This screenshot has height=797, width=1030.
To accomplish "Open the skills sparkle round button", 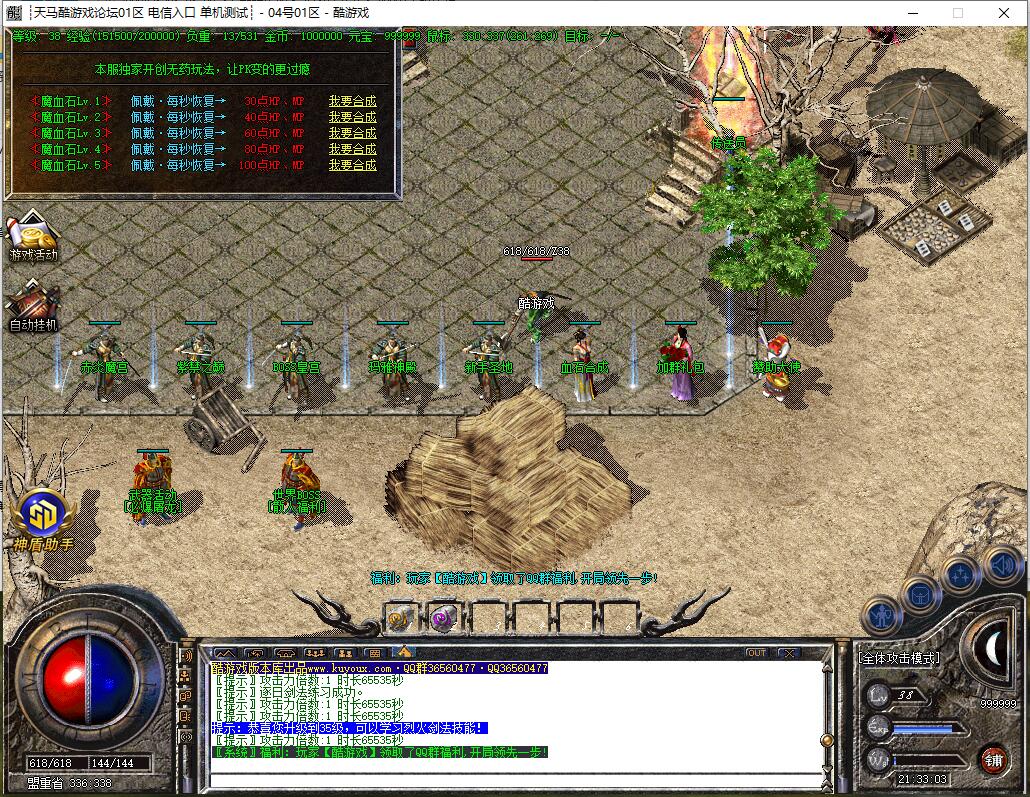I will pos(961,575).
